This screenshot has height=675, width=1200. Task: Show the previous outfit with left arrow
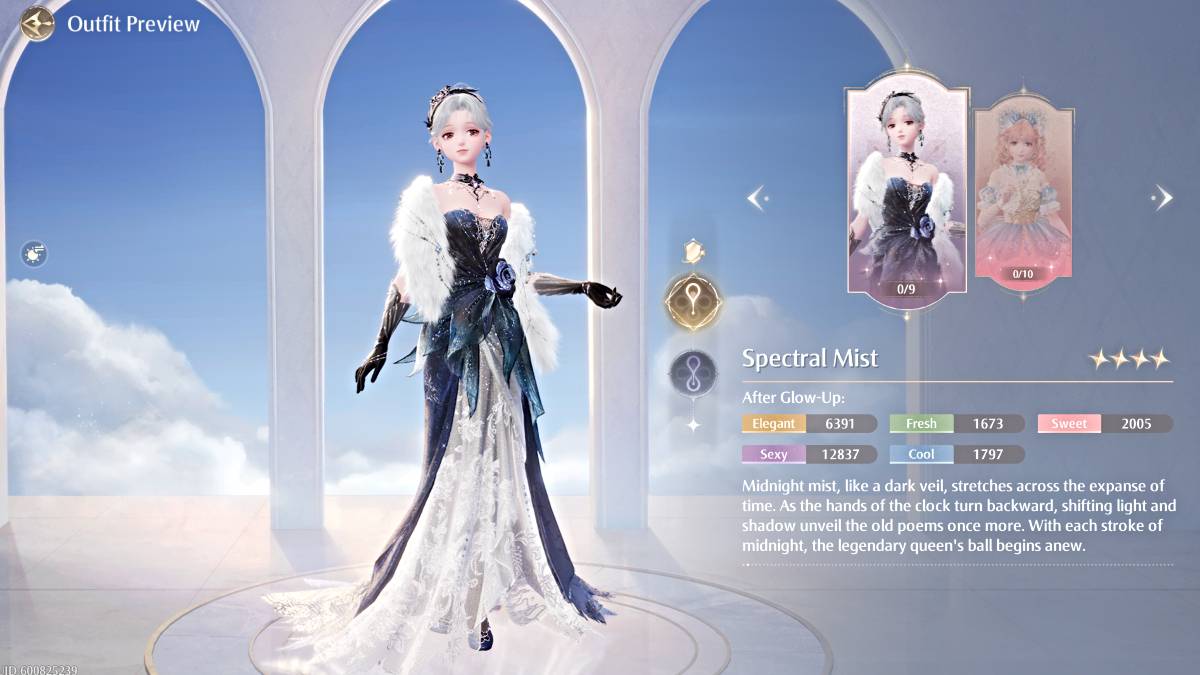click(757, 197)
